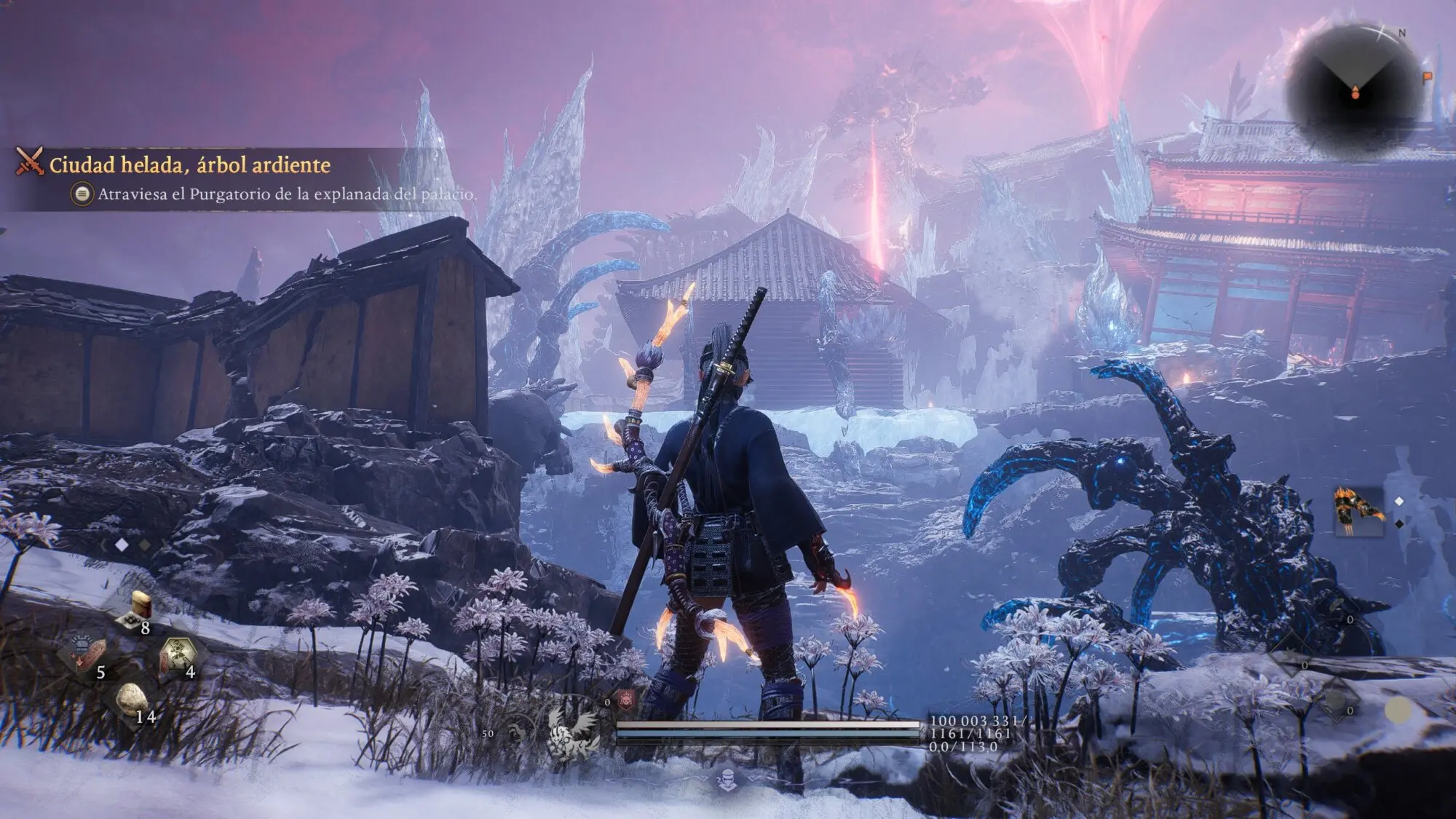Summon the winged guardian spirit emblem
Viewport: 1456px width, 819px height.
[574, 729]
